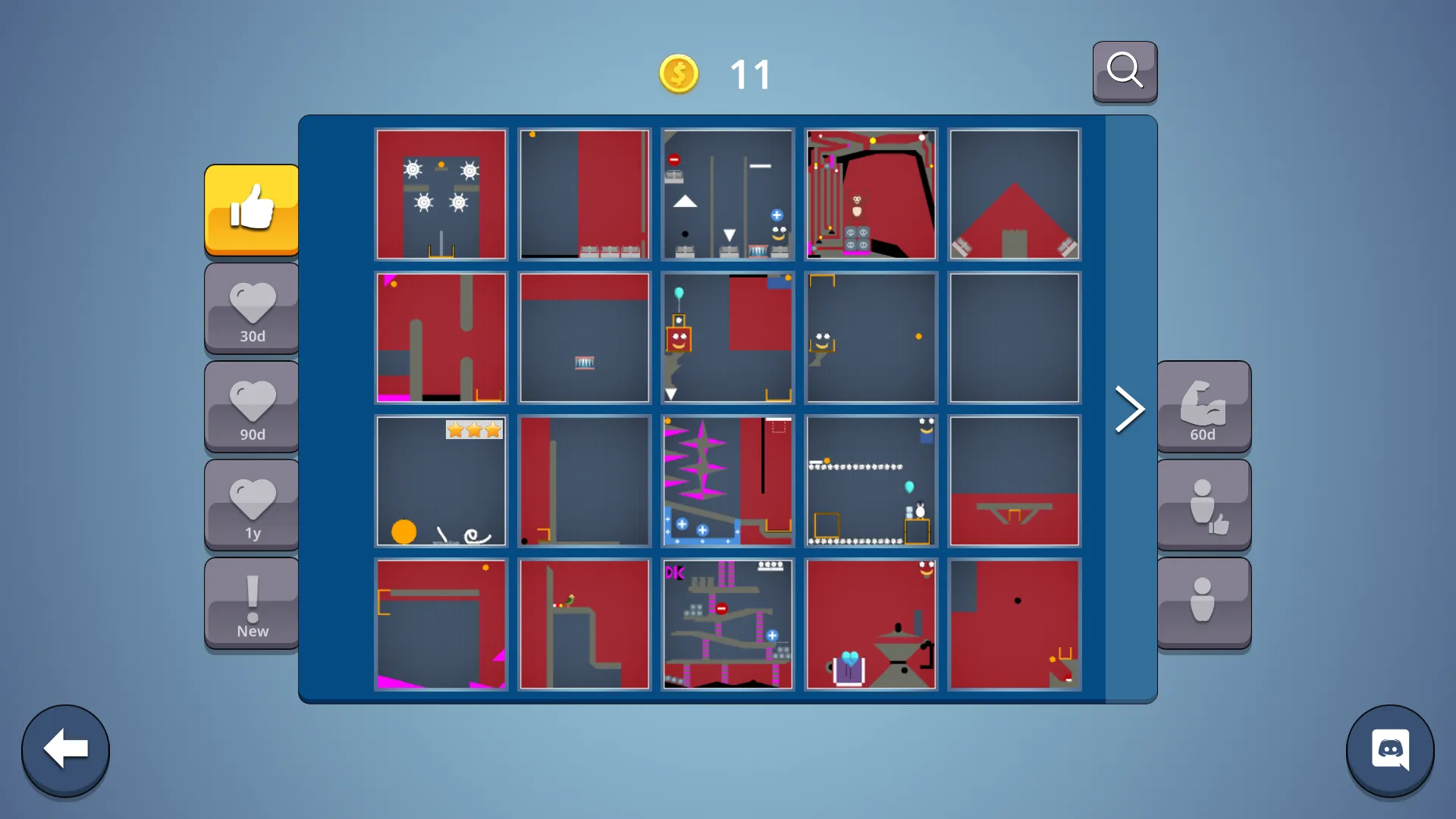The image size is (1456, 819).
Task: Open the hardest levels 60d filter
Action: coord(1203,407)
